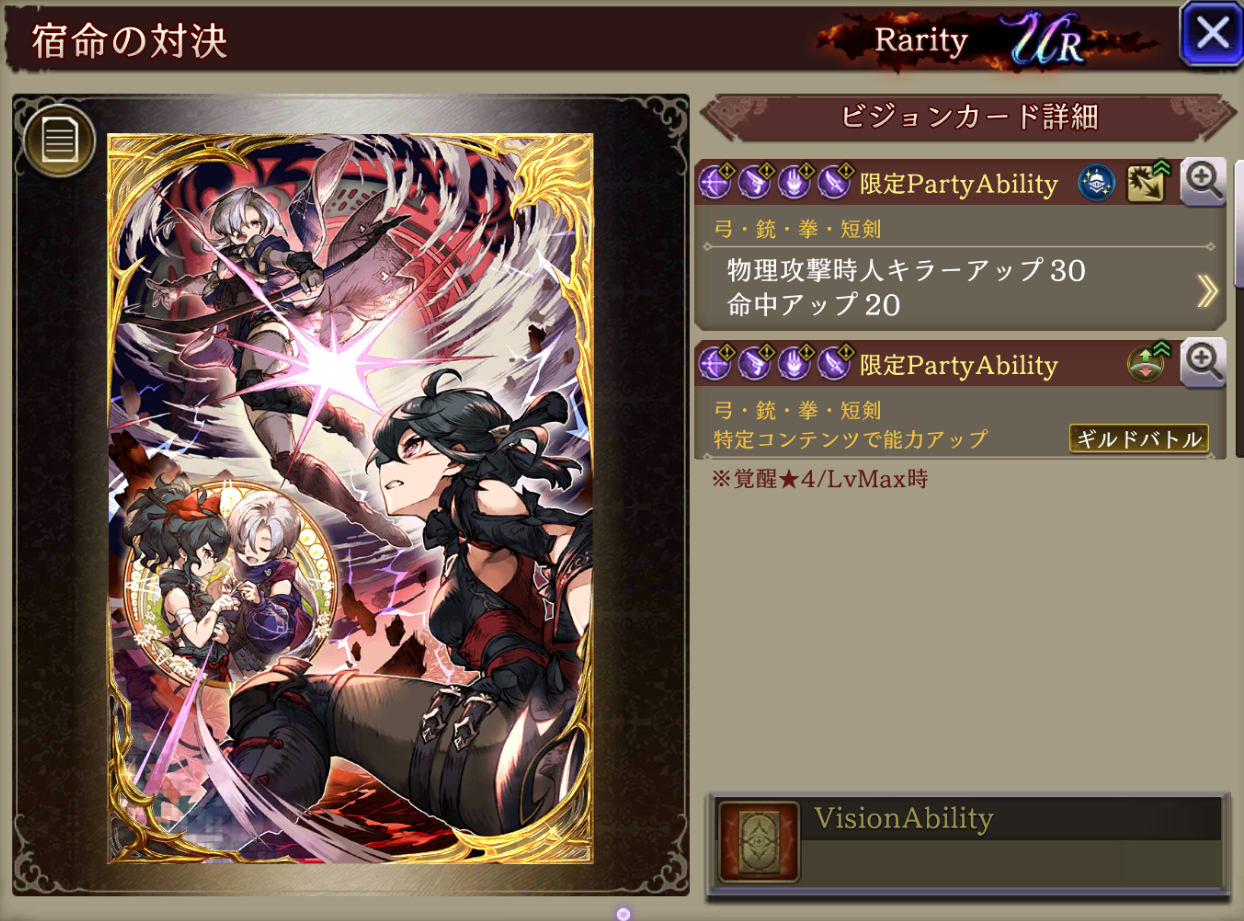This screenshot has height=921, width=1244.
Task: Open the card text document icon
Action: click(59, 141)
